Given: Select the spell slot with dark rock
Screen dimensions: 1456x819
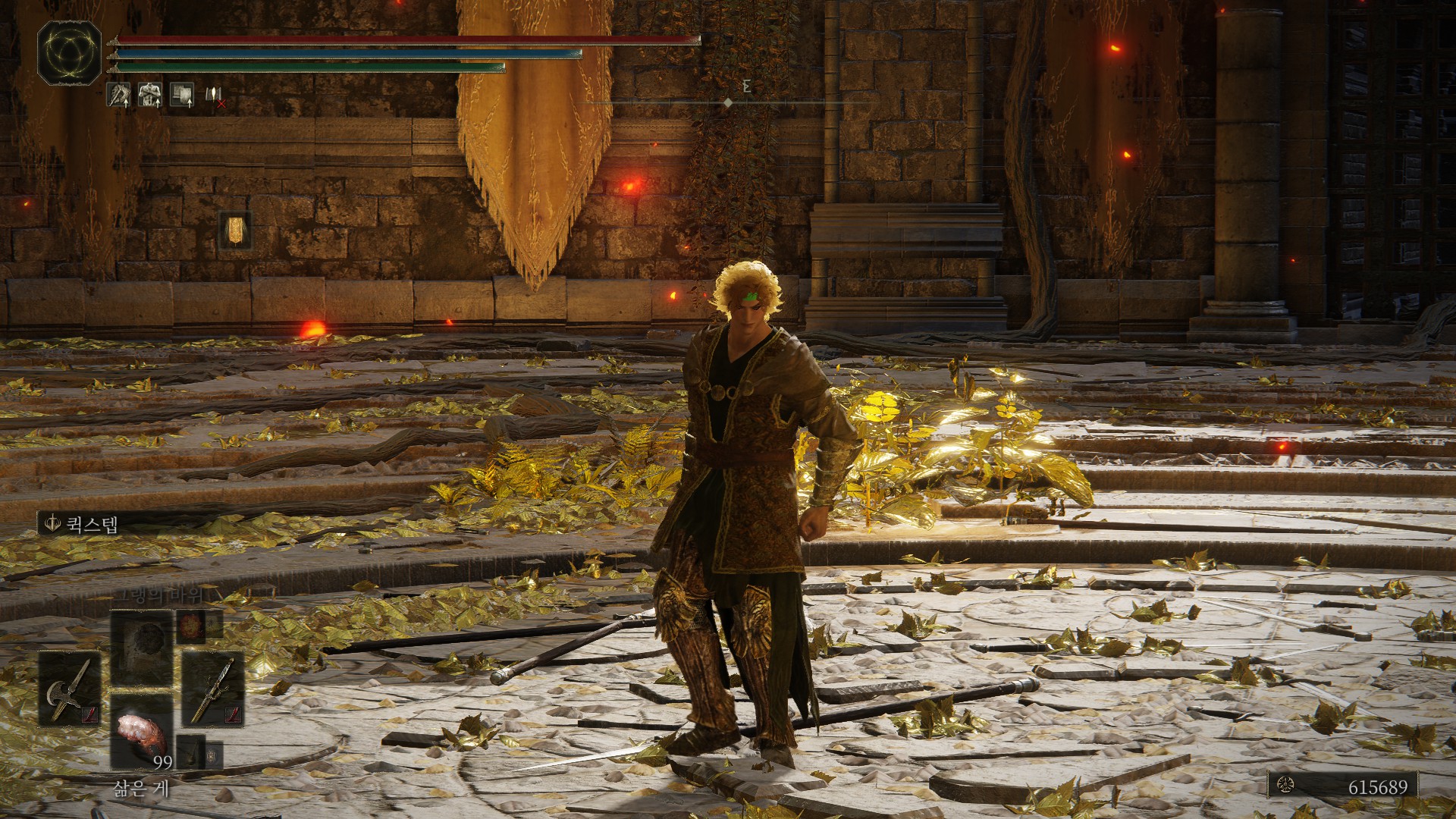Looking at the screenshot, I should pos(142,648).
